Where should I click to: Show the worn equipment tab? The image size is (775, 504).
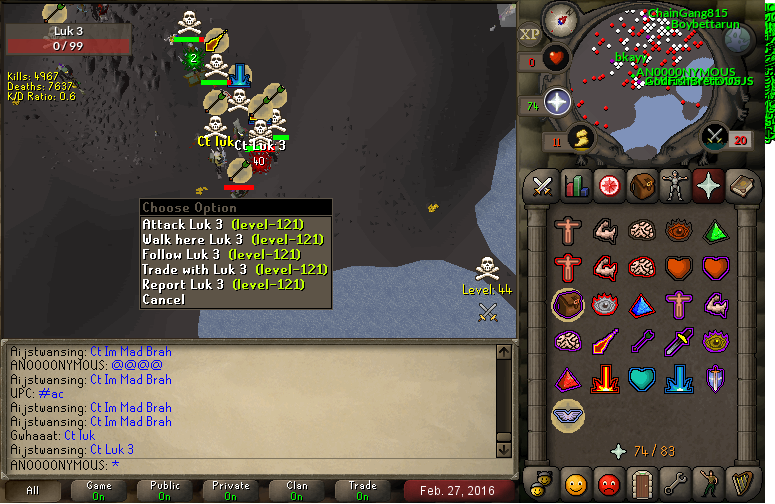click(x=674, y=186)
